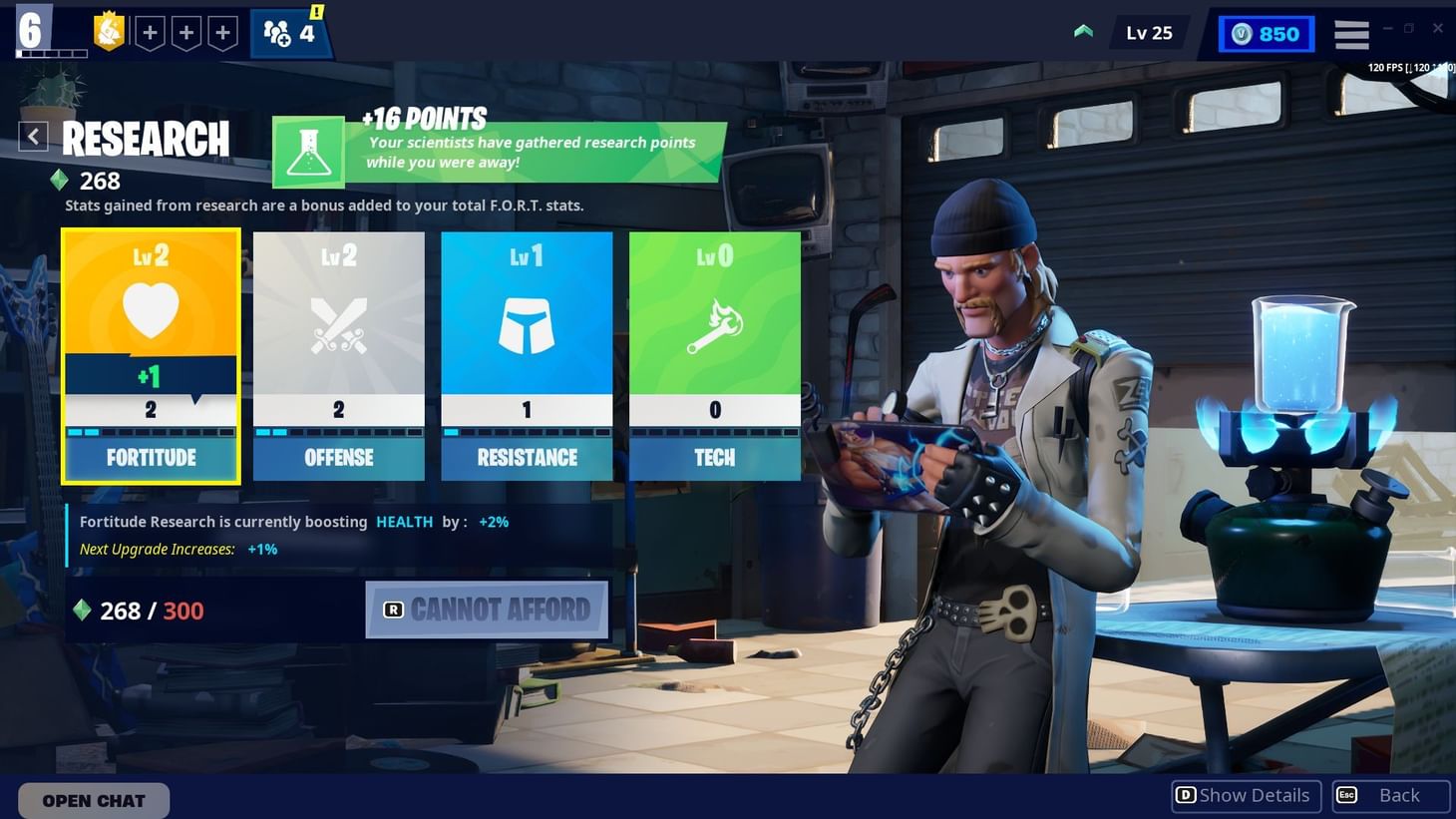The height and width of the screenshot is (819, 1456).
Task: Open chat using the OPEN CHAT tab
Action: tap(92, 800)
